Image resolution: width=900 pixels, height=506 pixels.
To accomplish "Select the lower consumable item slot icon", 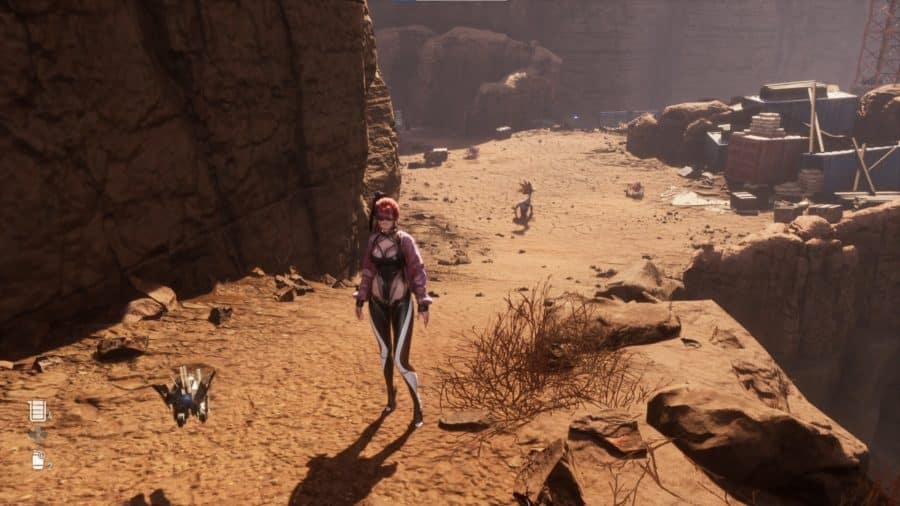I will 38,460.
